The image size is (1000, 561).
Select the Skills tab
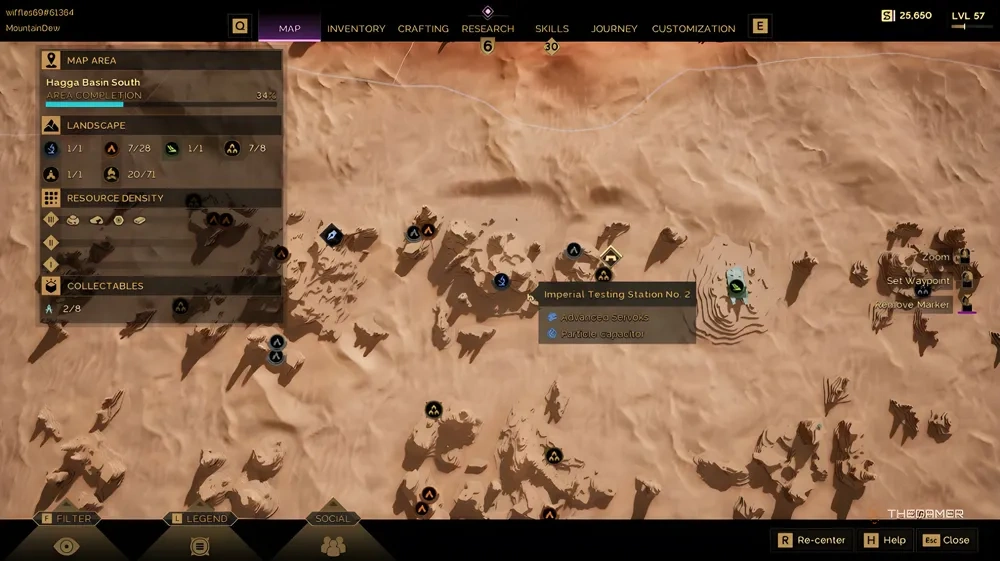pyautogui.click(x=551, y=29)
